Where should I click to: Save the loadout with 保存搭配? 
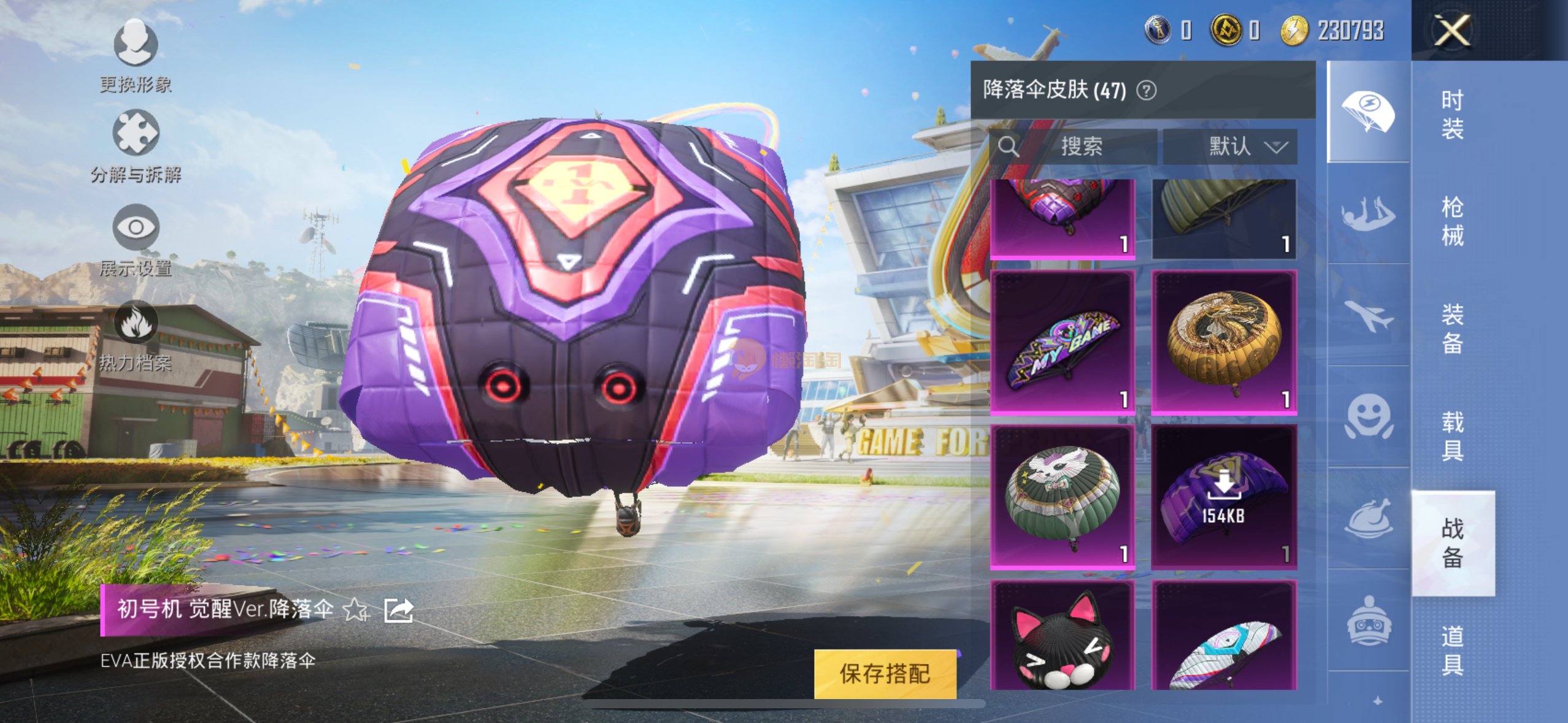click(885, 673)
